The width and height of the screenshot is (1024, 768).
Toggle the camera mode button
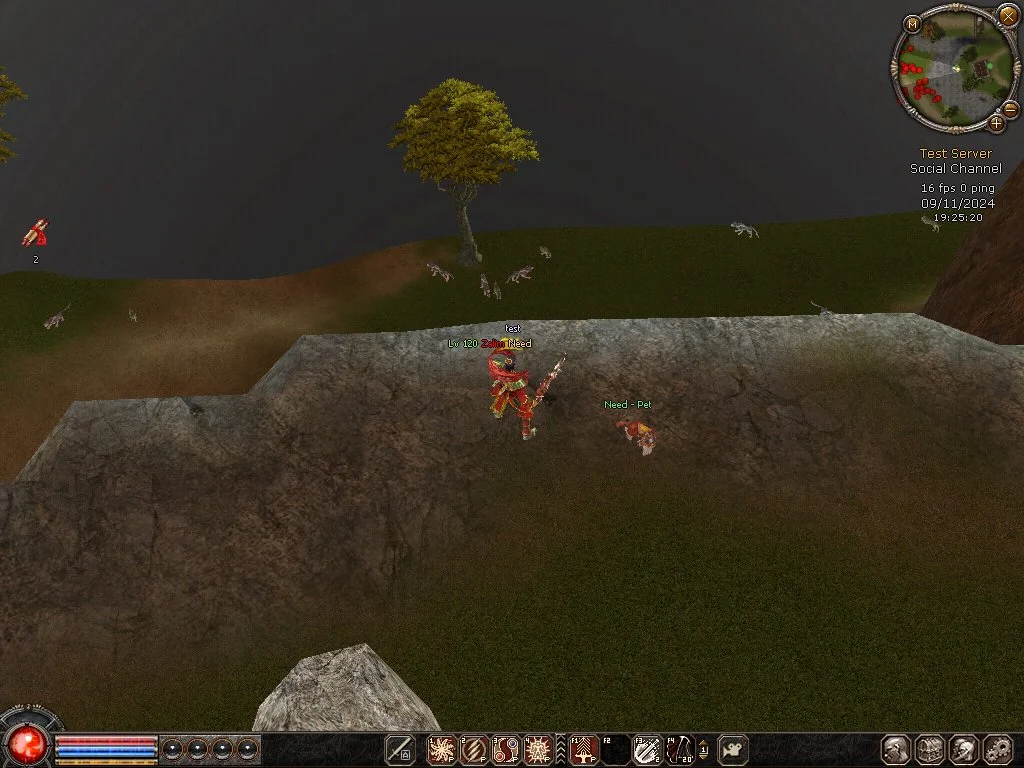coord(733,749)
